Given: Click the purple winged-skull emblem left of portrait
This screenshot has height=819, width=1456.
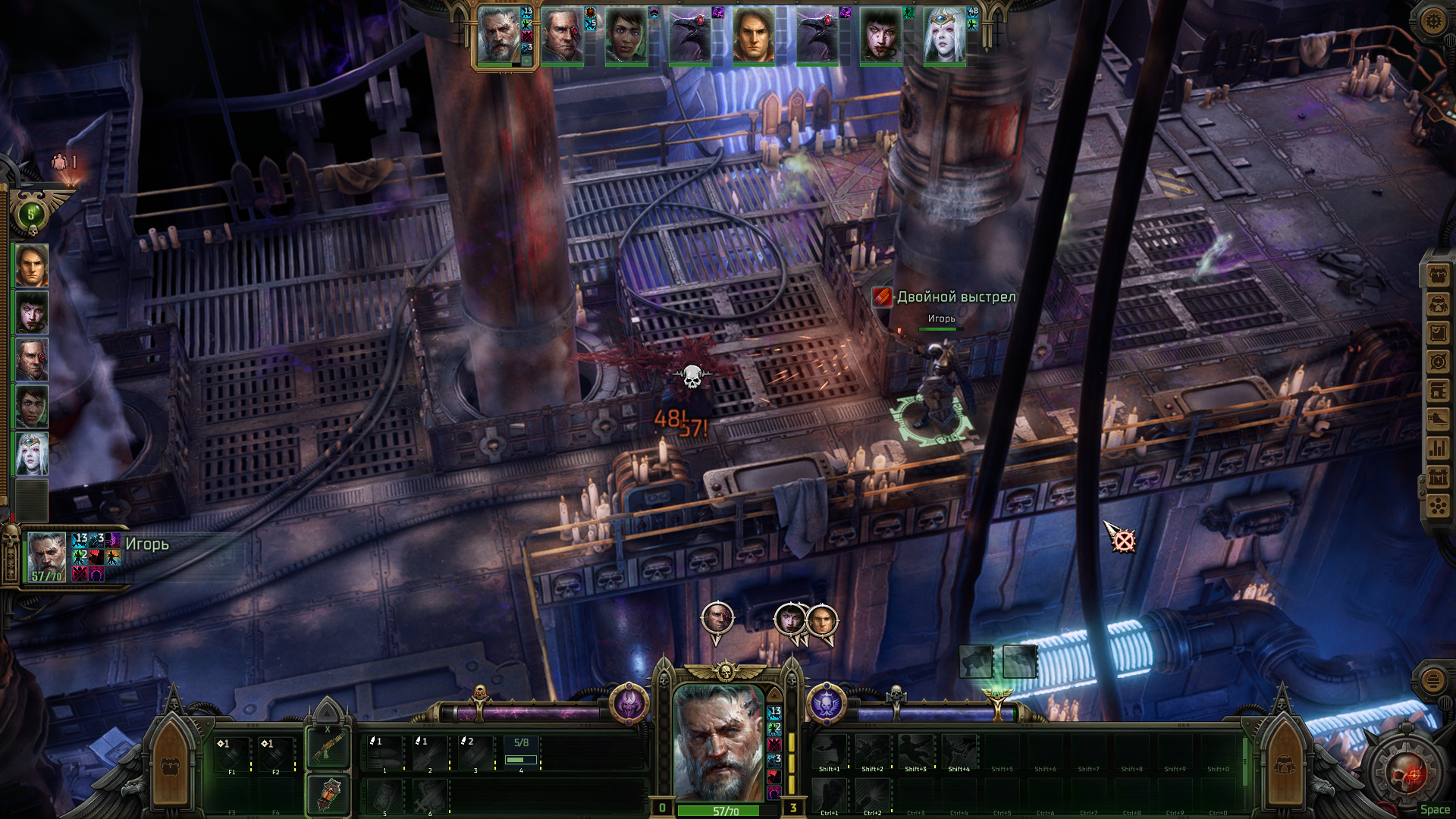Looking at the screenshot, I should tap(629, 703).
